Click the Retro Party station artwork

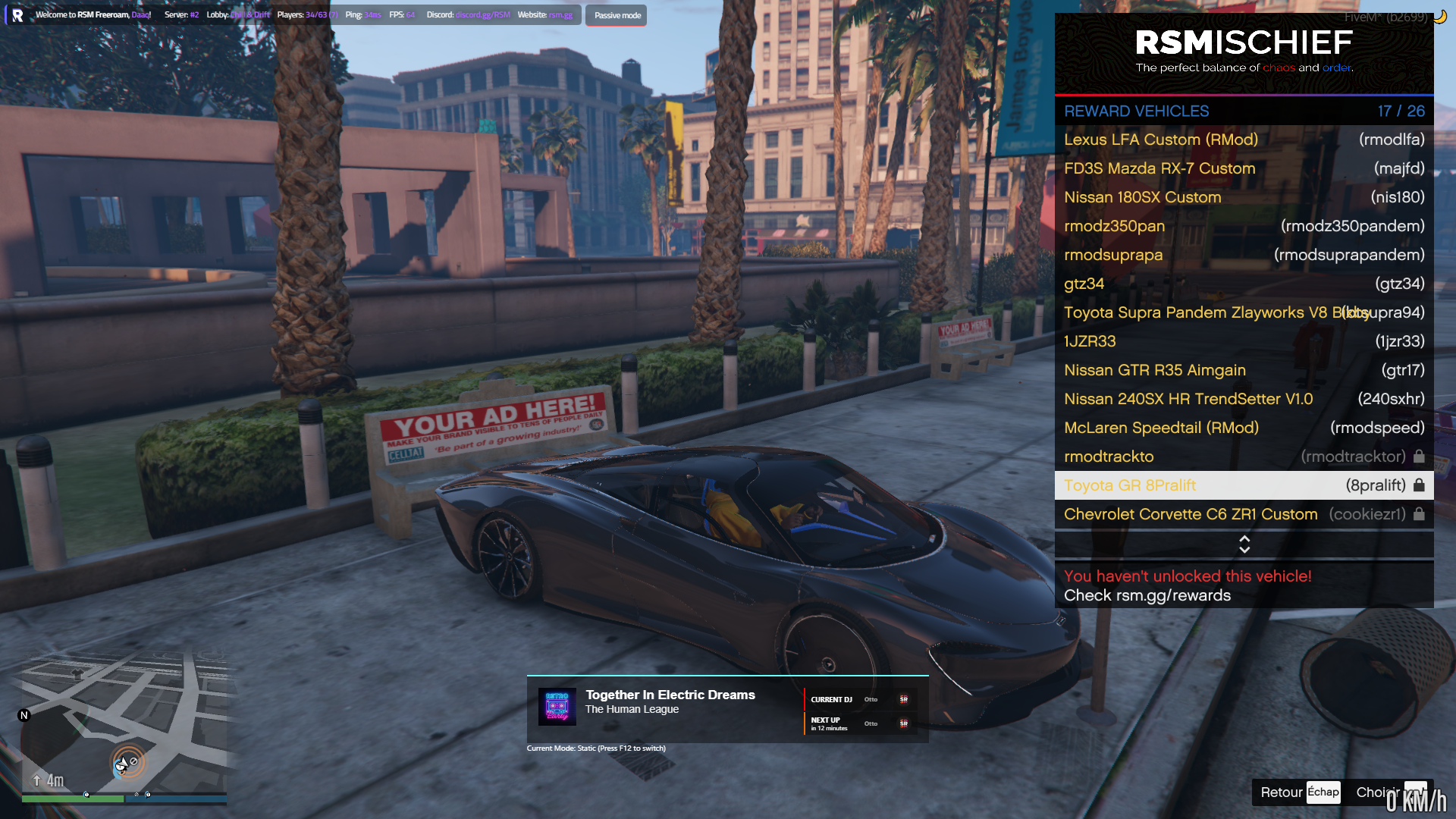(556, 707)
